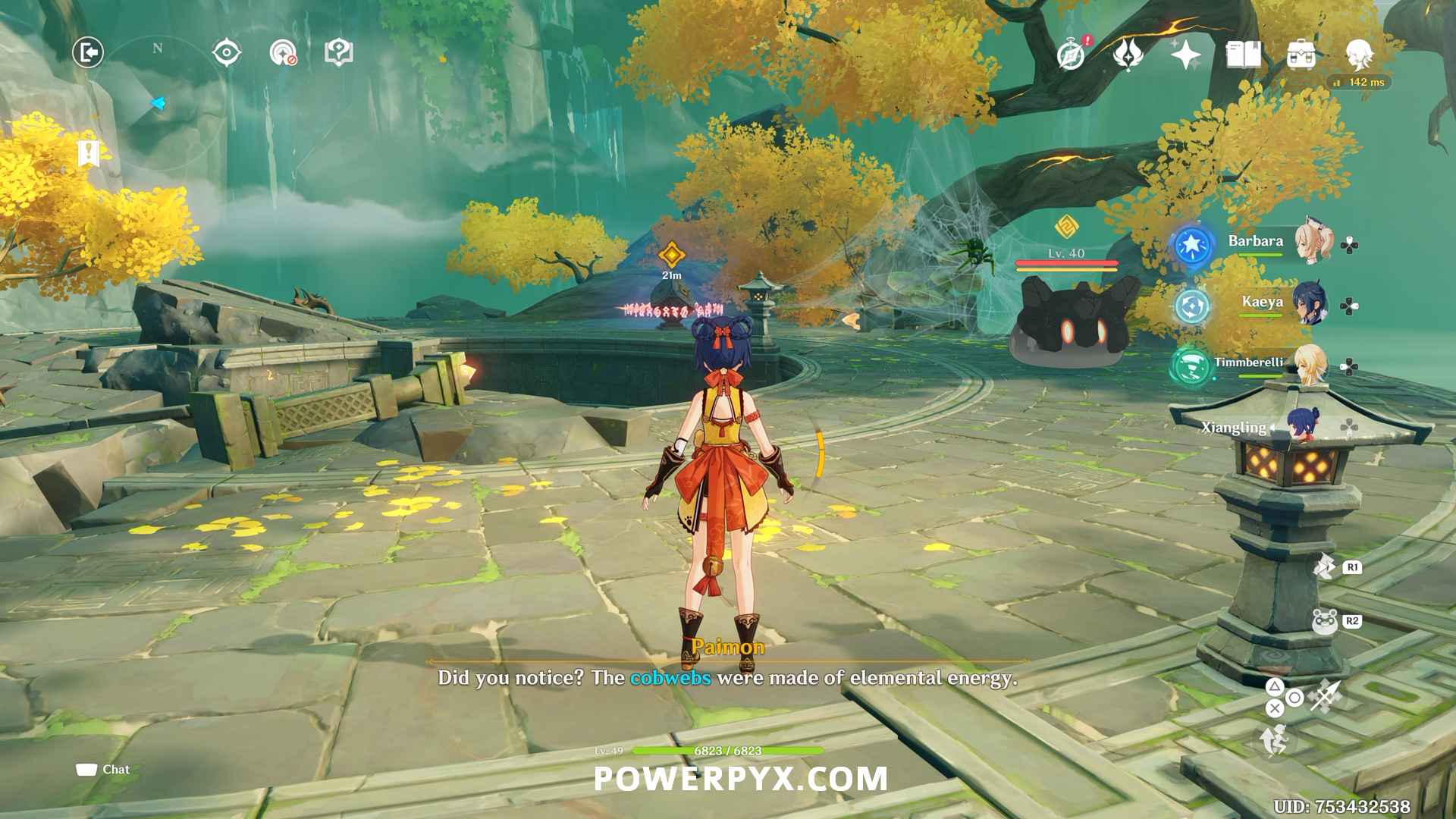Open the Inventory backpack icon
The width and height of the screenshot is (1456, 819).
tap(1301, 55)
